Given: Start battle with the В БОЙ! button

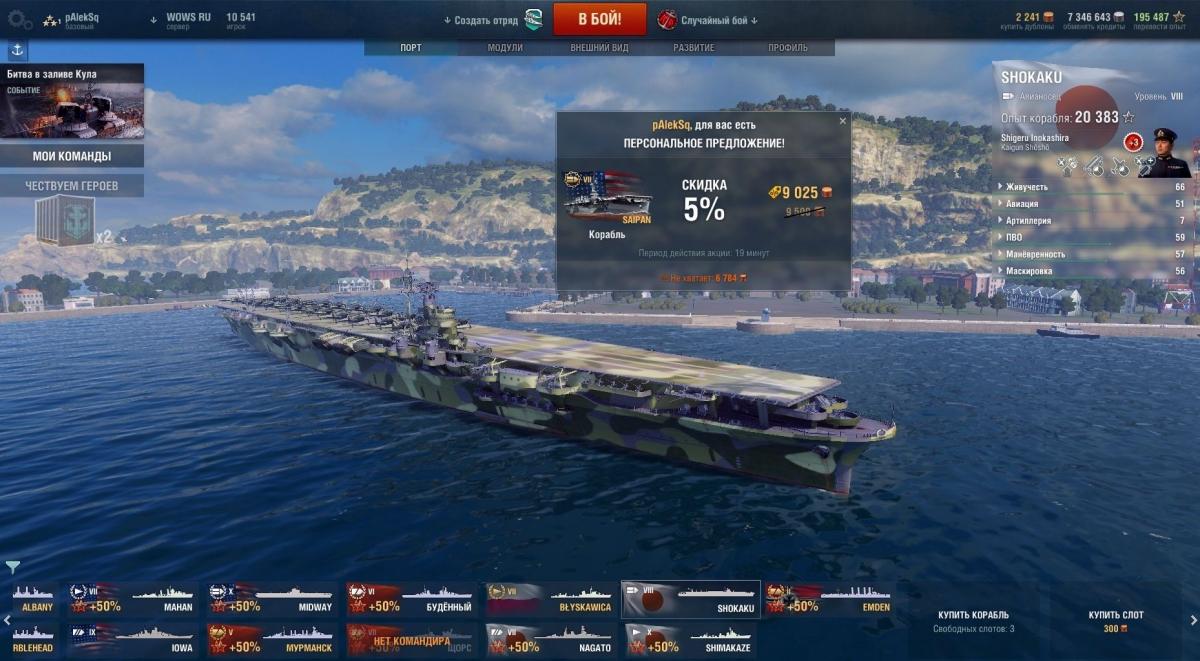Looking at the screenshot, I should [599, 19].
